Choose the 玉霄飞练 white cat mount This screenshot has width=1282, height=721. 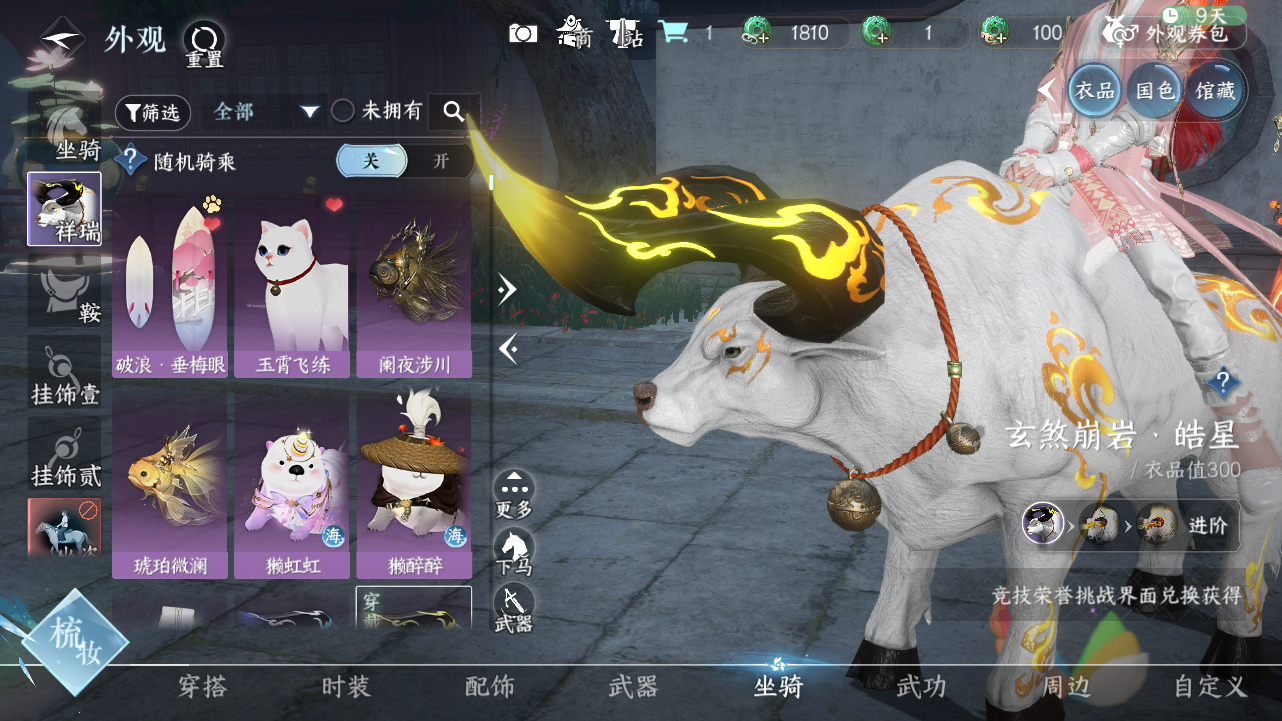(x=291, y=287)
